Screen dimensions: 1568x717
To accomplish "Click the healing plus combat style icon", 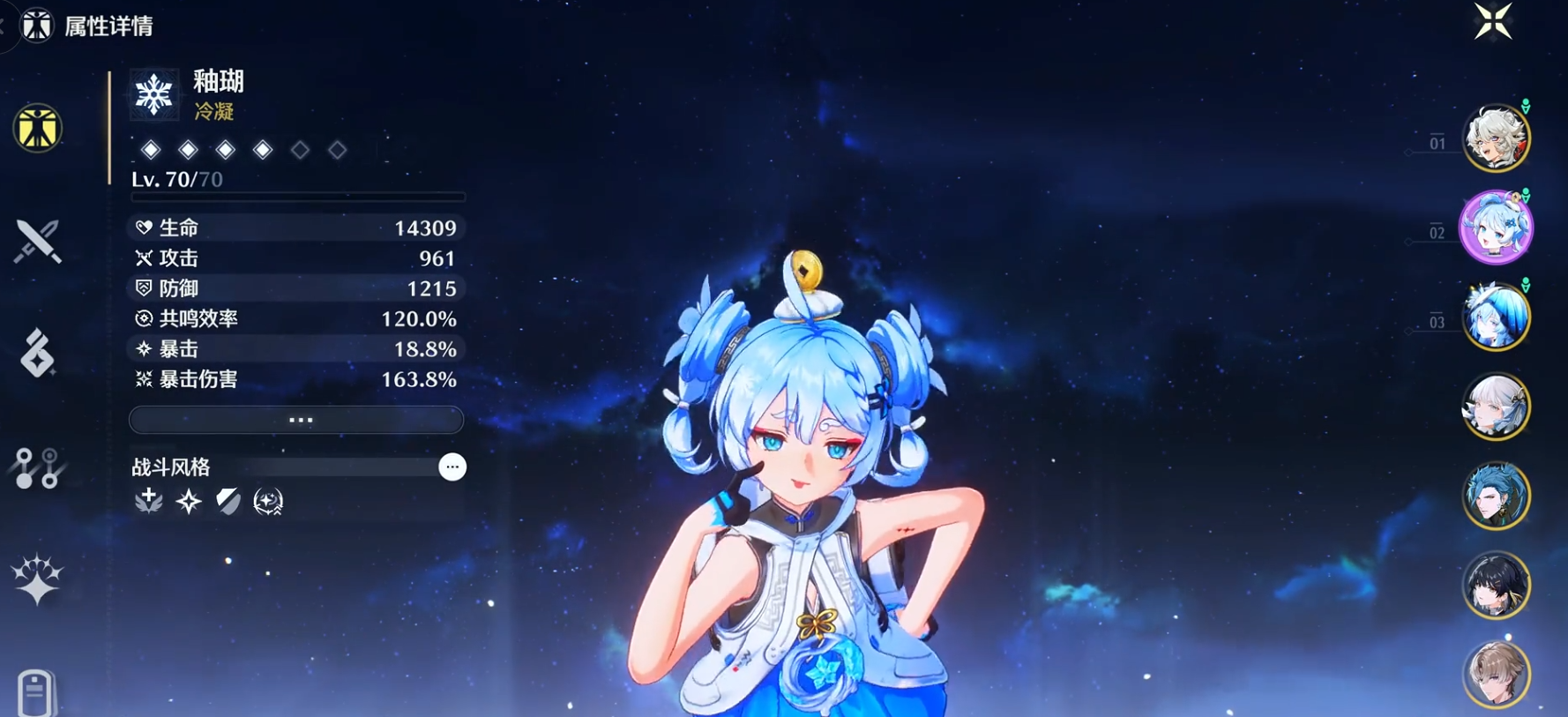I will [x=148, y=501].
